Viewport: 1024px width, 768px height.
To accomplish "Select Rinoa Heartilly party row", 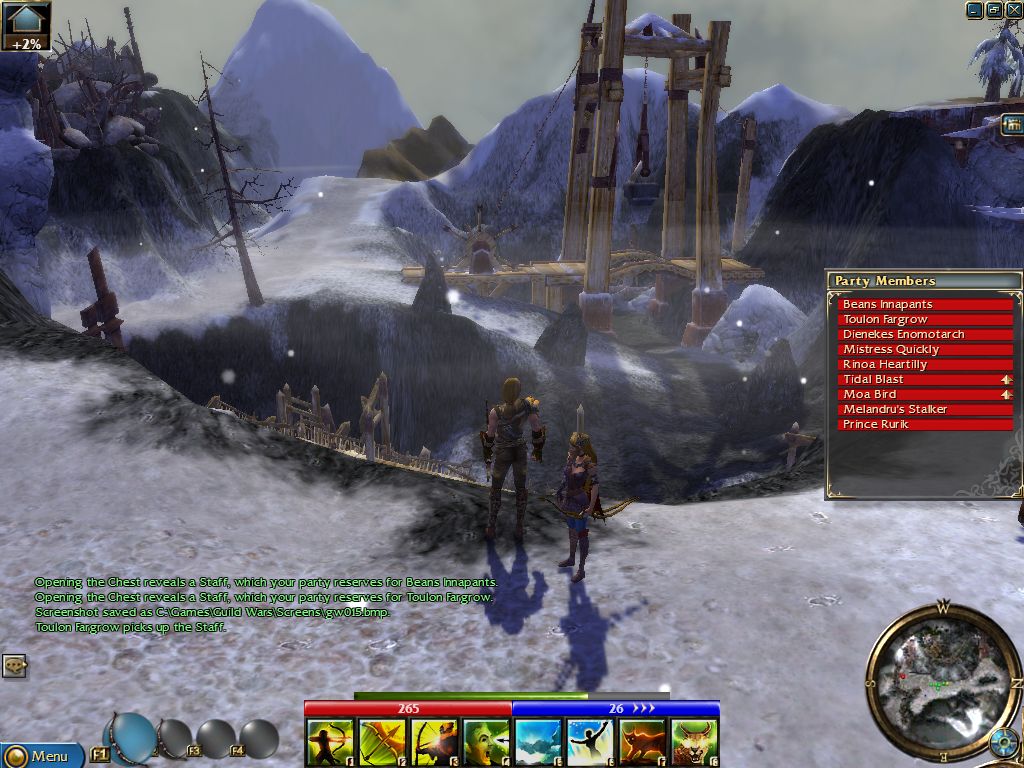I will tap(925, 364).
